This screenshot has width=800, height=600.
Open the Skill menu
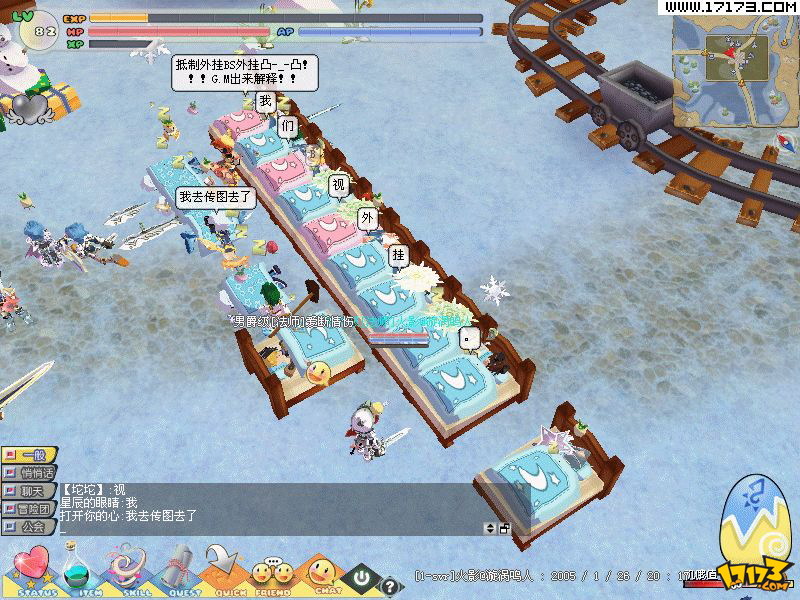[x=126, y=572]
